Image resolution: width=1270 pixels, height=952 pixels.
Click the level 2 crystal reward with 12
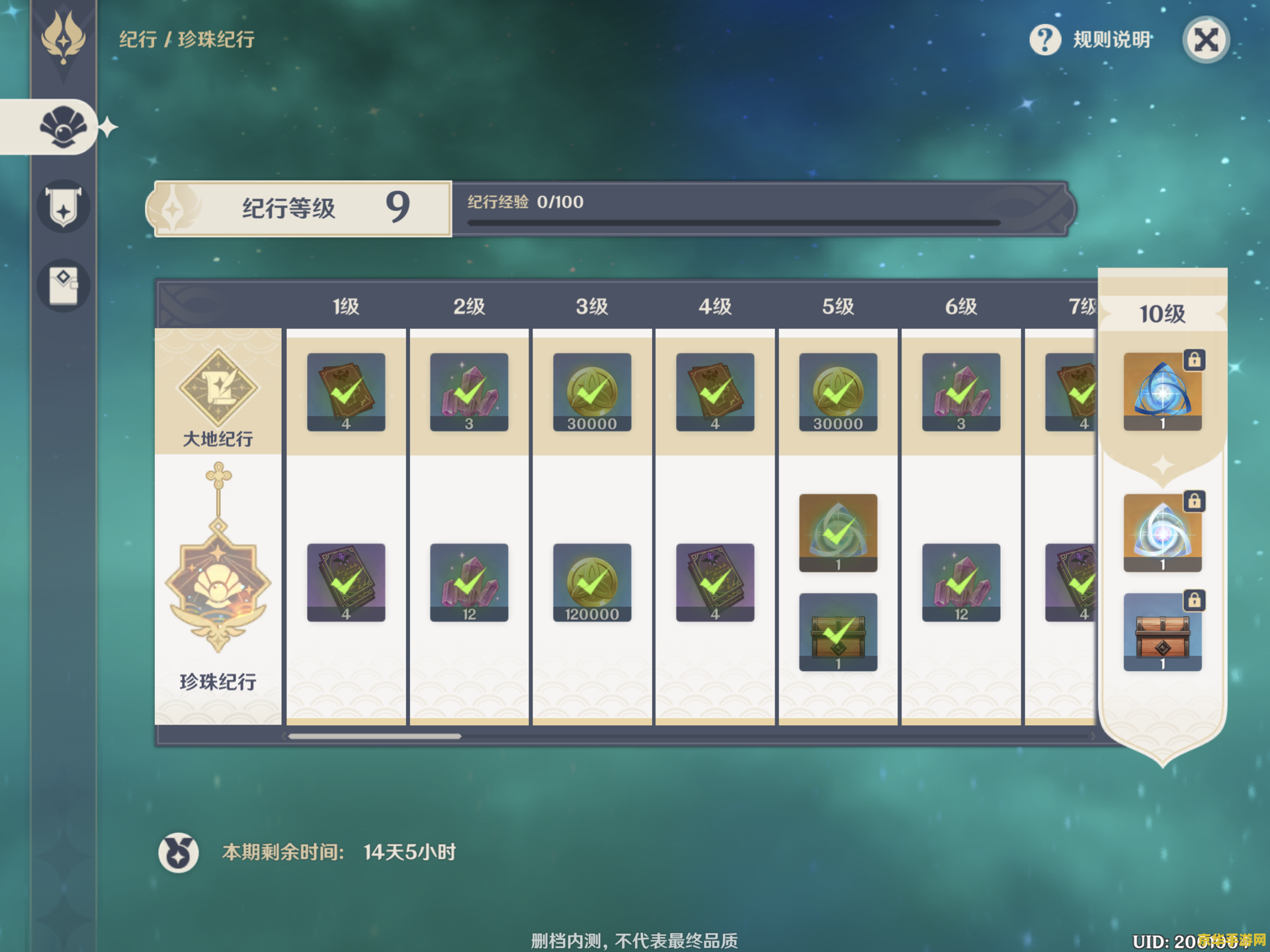tap(468, 582)
